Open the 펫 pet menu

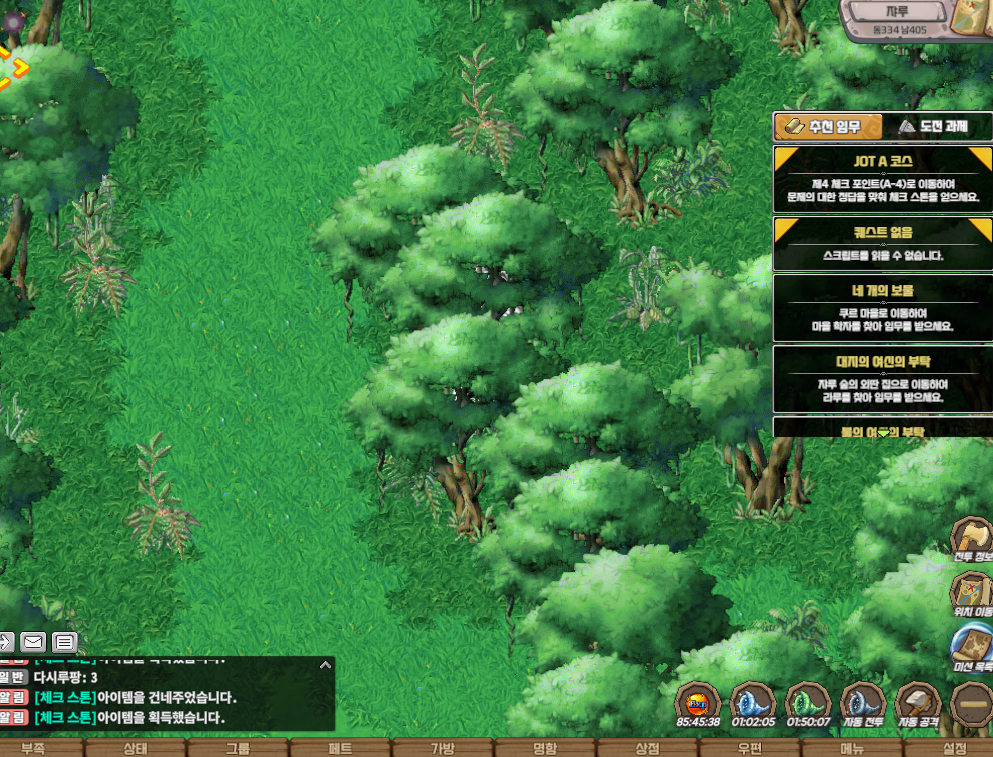click(340, 748)
